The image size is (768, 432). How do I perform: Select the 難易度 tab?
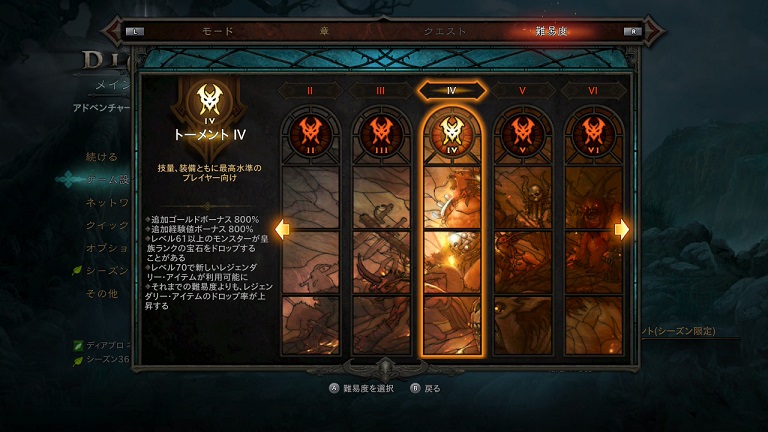tap(552, 31)
